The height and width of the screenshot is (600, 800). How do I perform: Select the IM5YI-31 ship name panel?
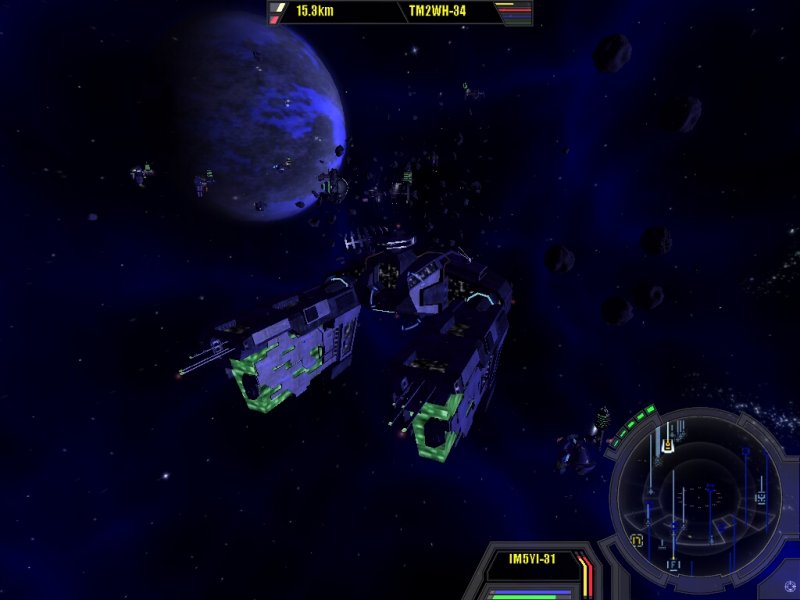pos(531,559)
